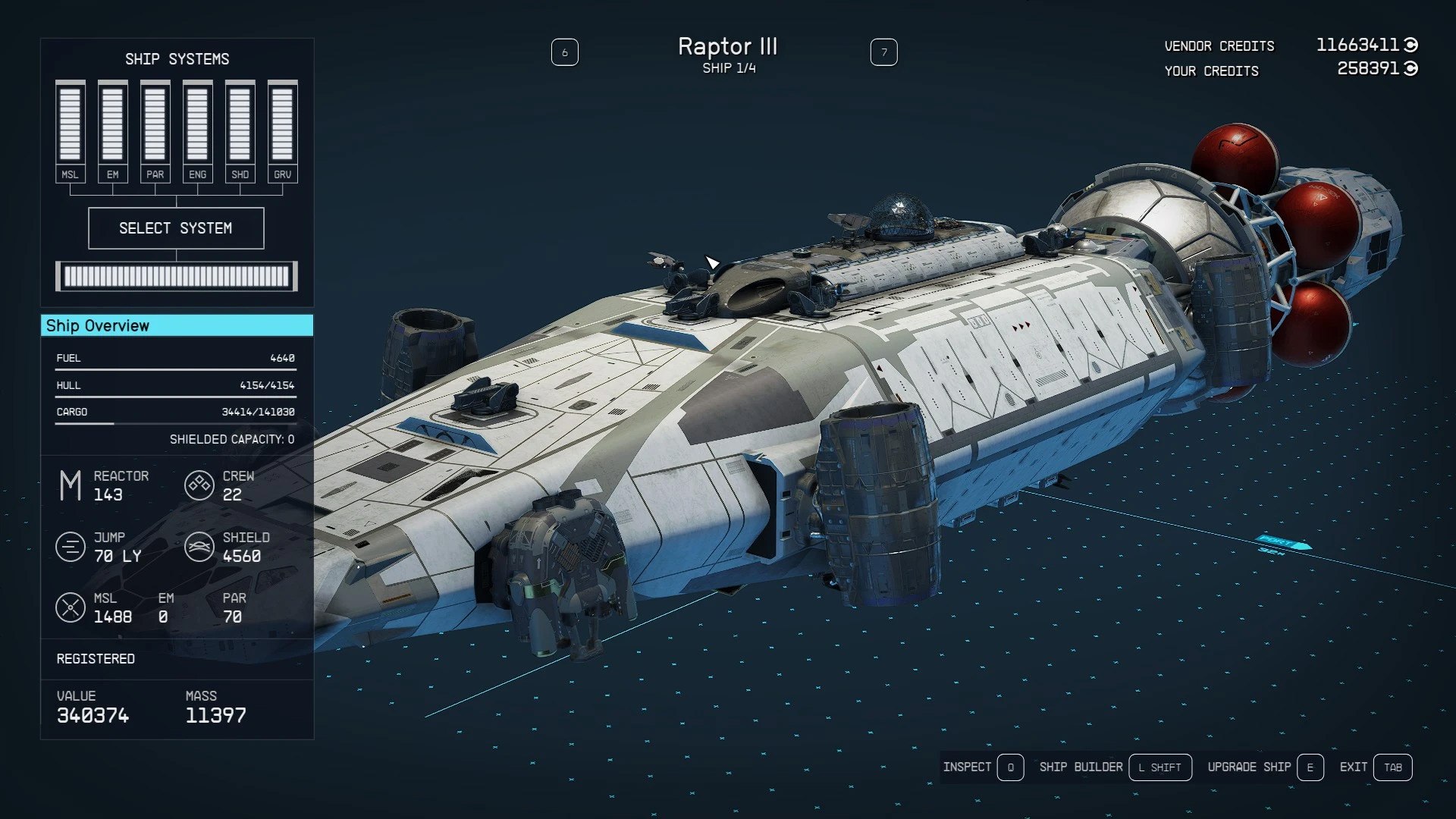
Task: Select the ENG engine system bar
Action: click(x=197, y=130)
